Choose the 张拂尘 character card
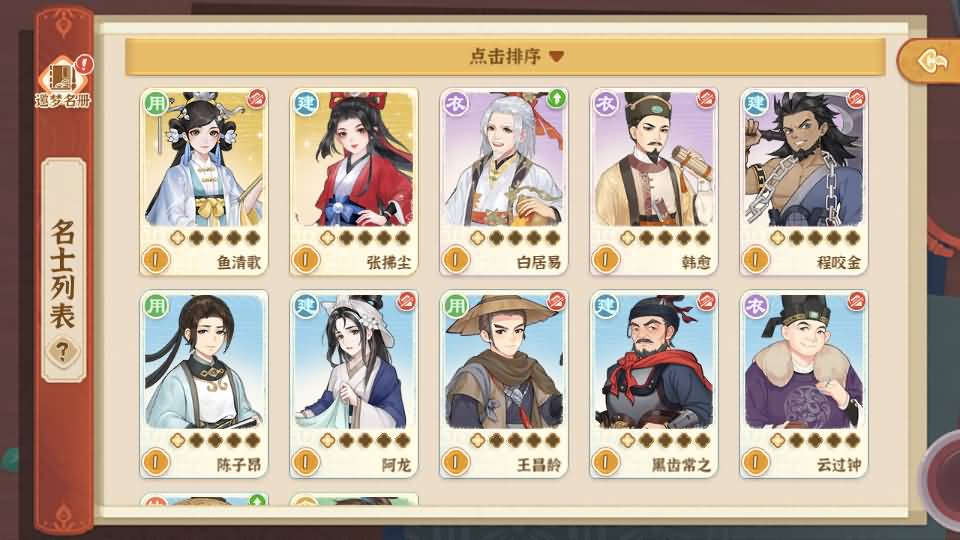Screen dimensions: 960x540 354,180
